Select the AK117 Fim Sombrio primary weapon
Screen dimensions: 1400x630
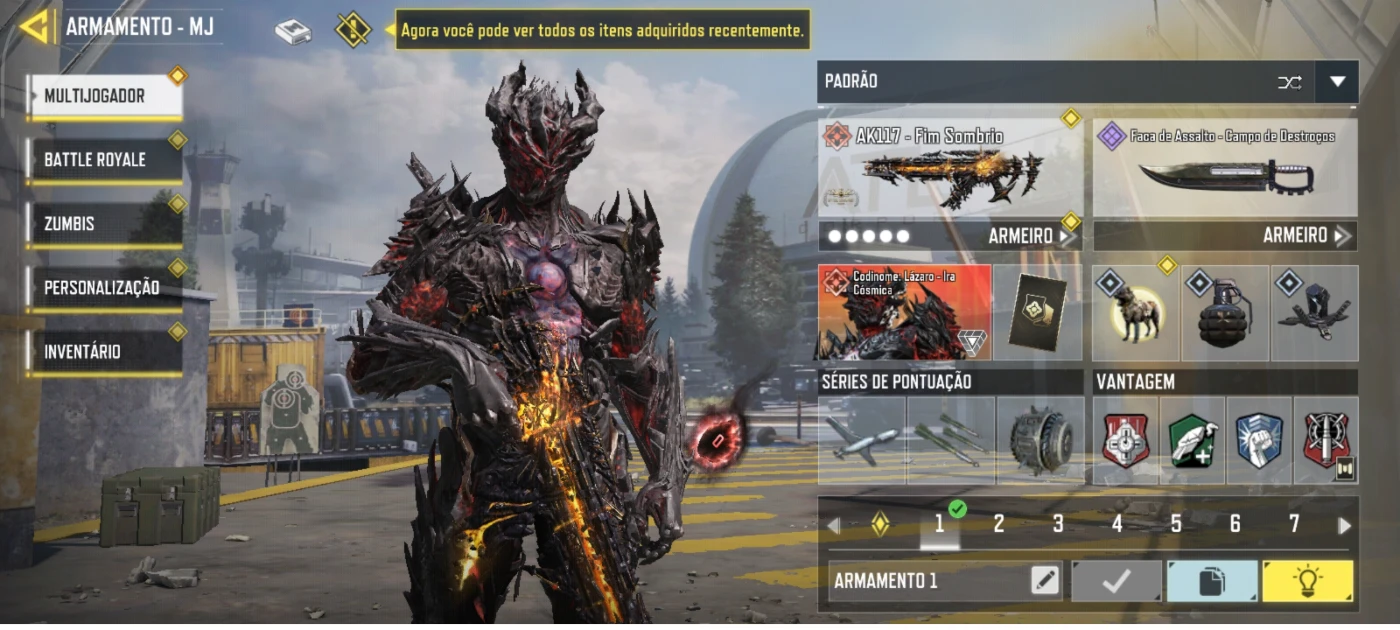950,170
